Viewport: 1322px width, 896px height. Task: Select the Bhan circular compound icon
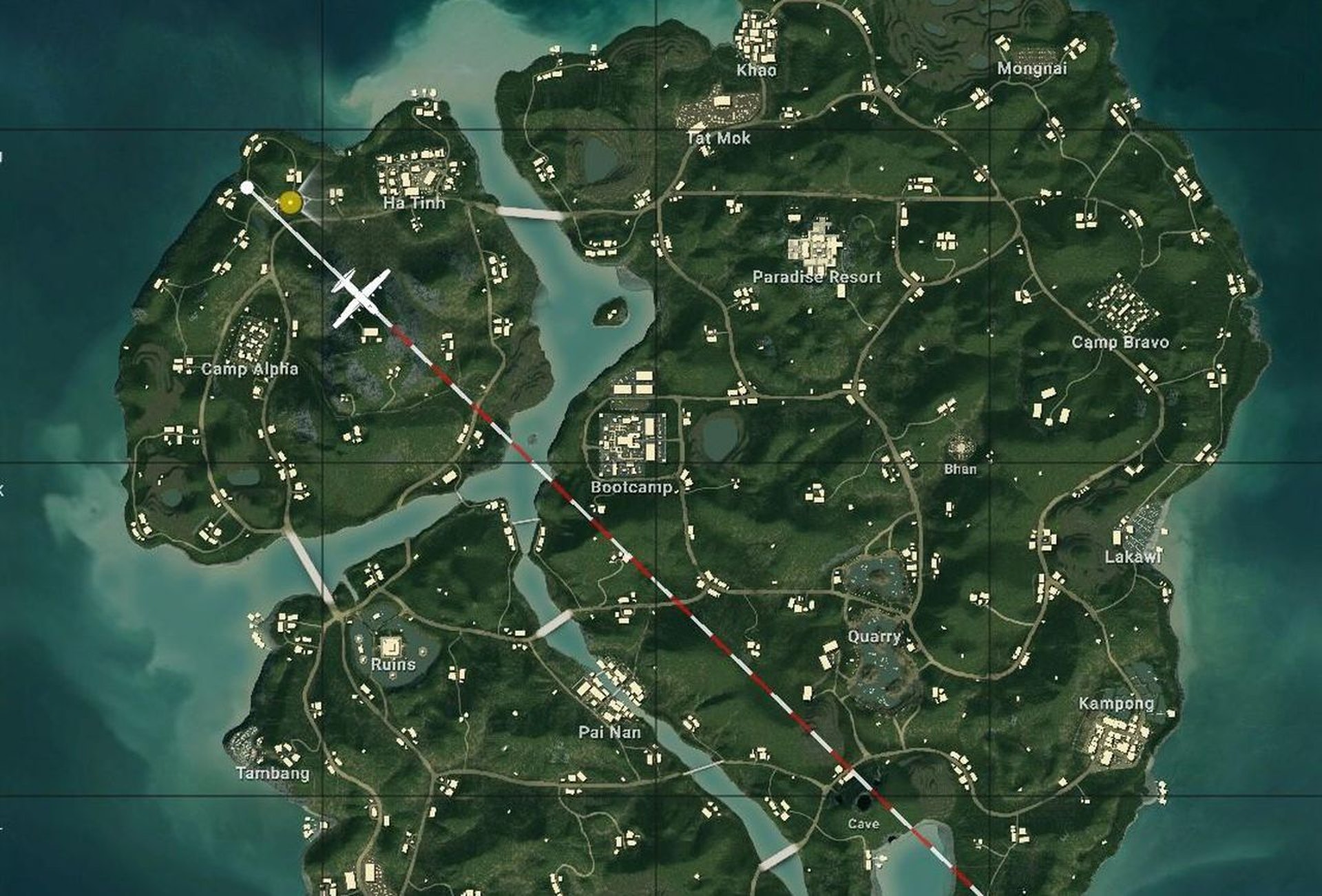pyautogui.click(x=962, y=447)
